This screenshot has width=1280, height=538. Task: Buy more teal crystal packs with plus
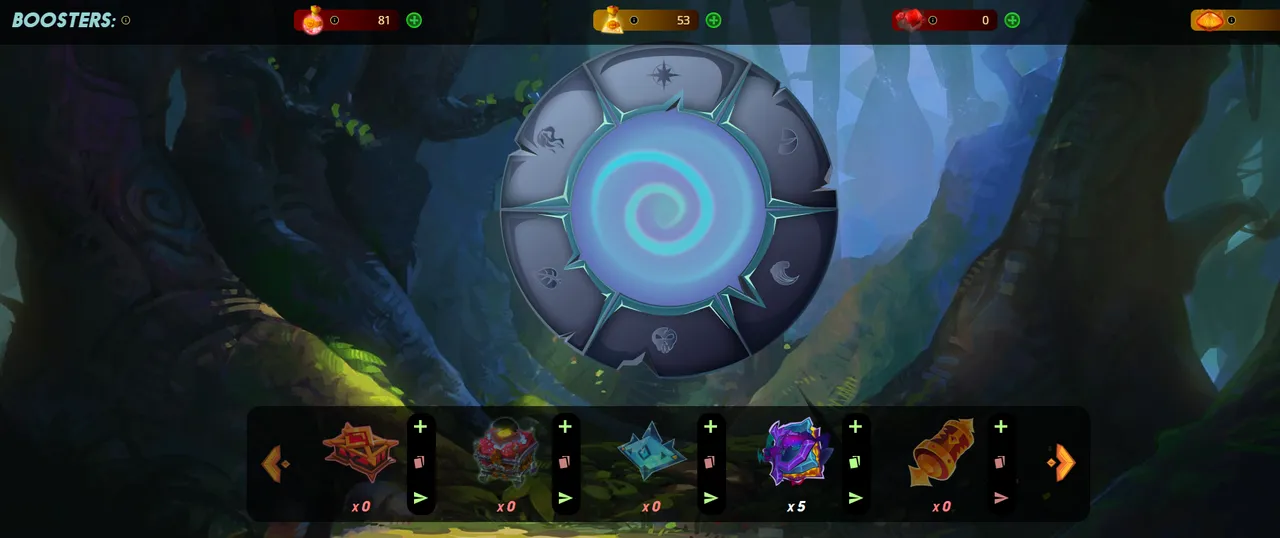(710, 427)
